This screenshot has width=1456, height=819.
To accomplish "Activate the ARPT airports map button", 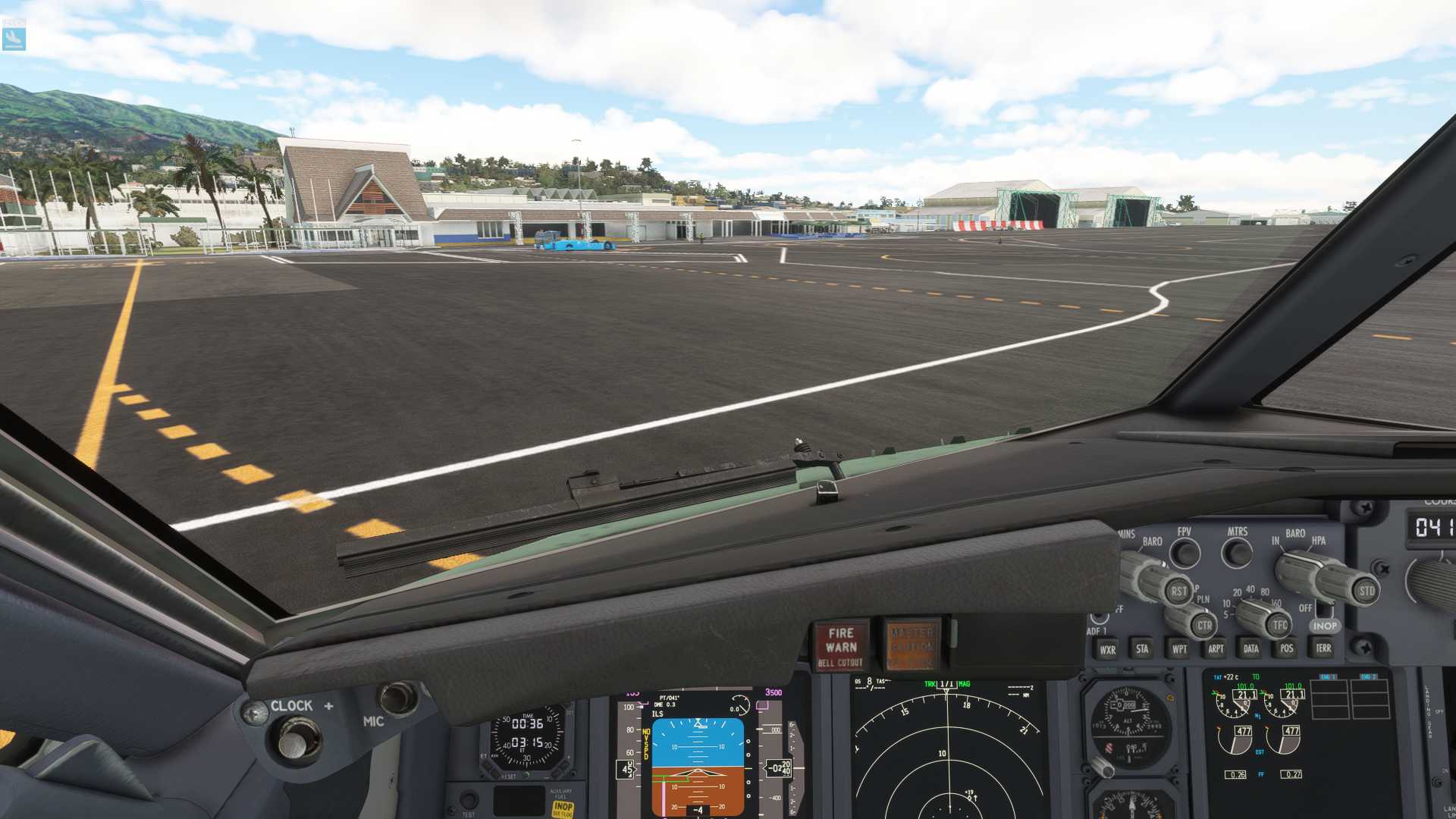I will point(1216,648).
